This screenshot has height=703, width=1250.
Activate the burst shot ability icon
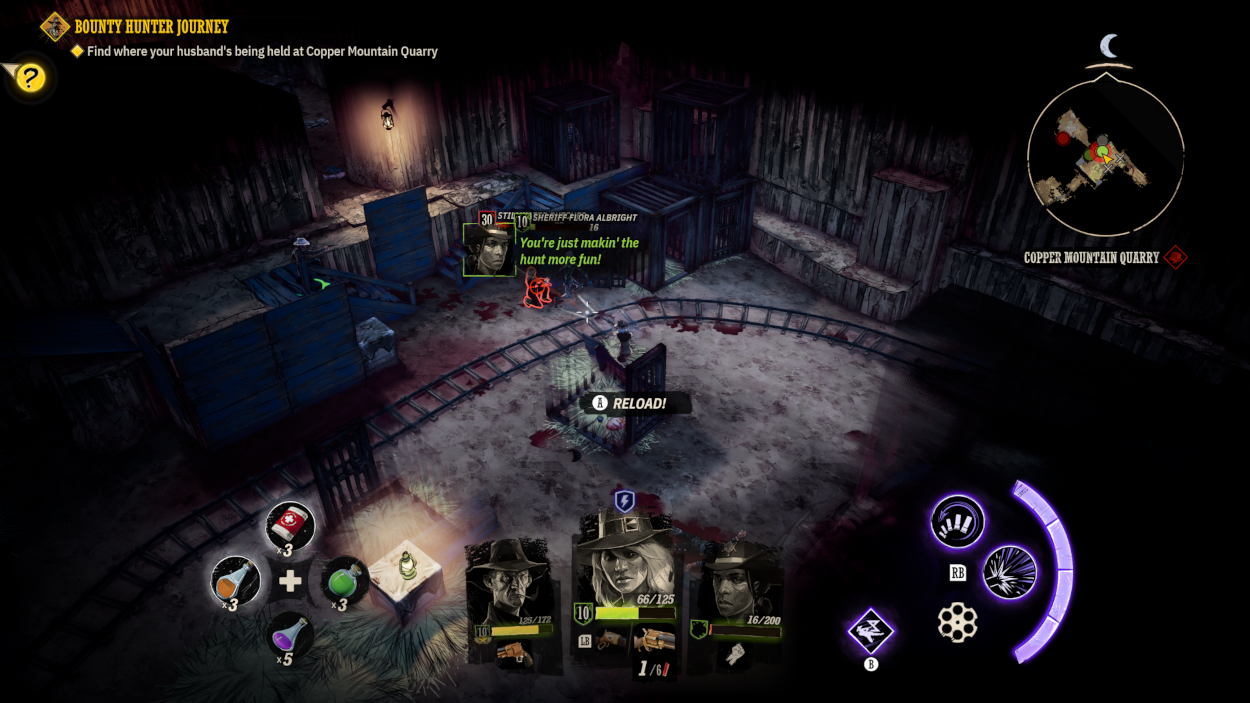[1009, 573]
